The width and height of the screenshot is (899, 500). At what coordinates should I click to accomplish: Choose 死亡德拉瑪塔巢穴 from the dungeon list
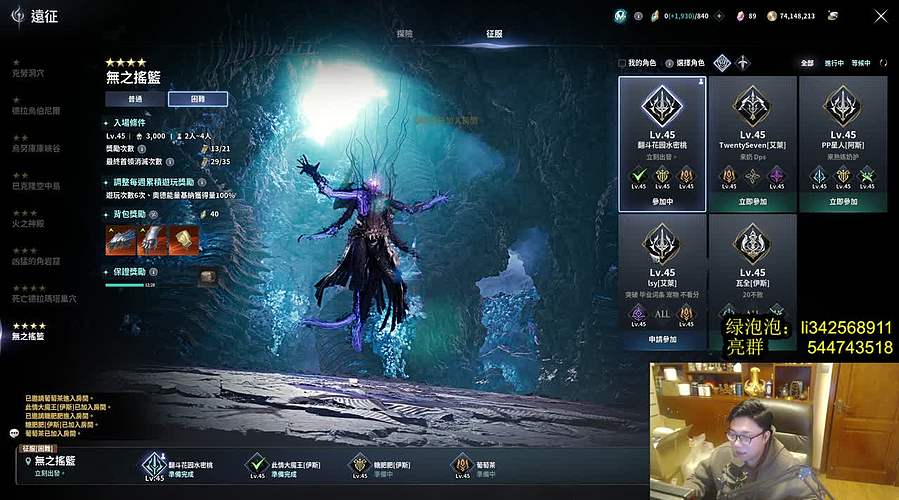tap(44, 298)
